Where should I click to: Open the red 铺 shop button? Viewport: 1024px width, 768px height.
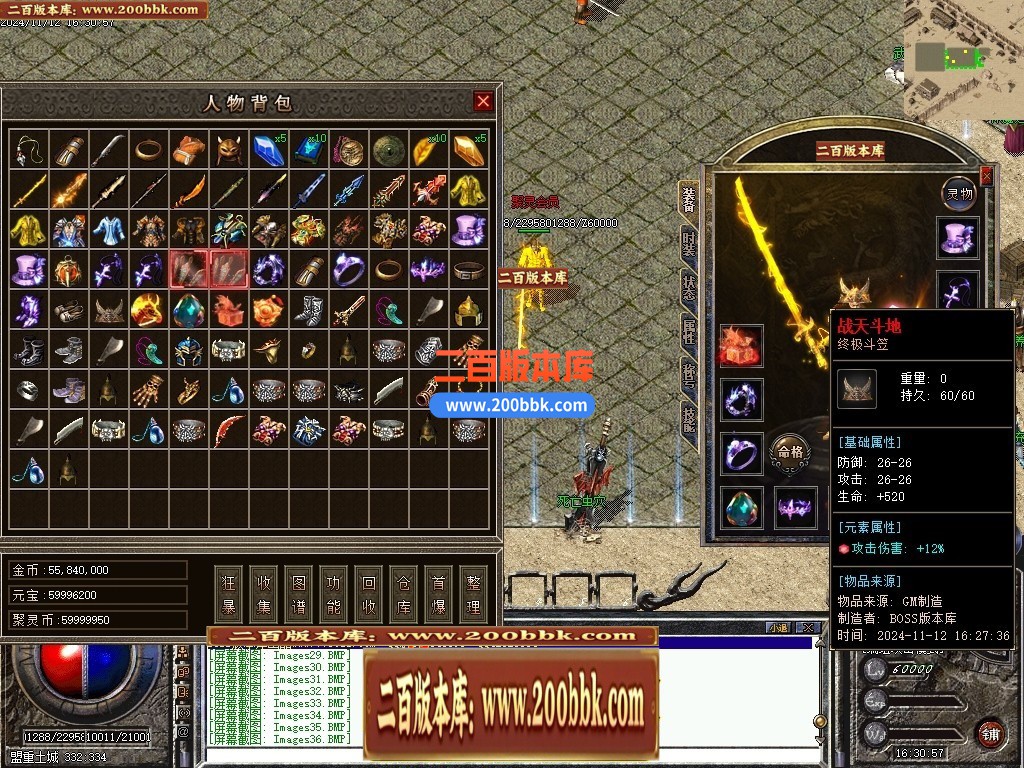point(990,733)
